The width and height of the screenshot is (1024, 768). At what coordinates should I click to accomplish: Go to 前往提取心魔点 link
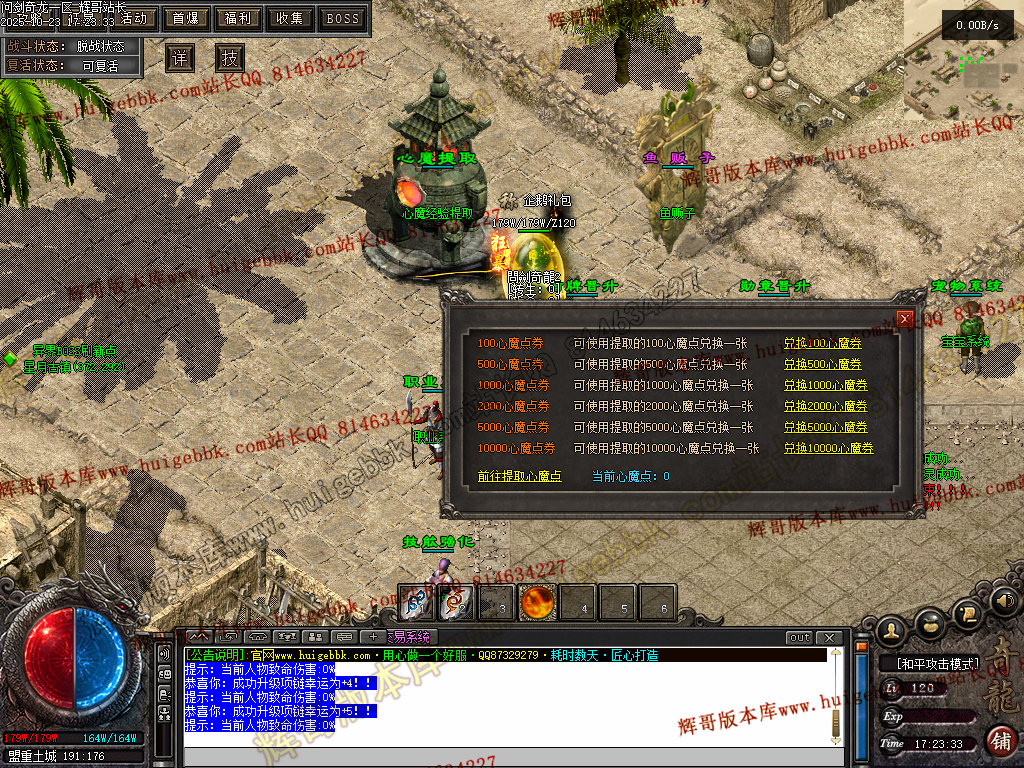520,477
